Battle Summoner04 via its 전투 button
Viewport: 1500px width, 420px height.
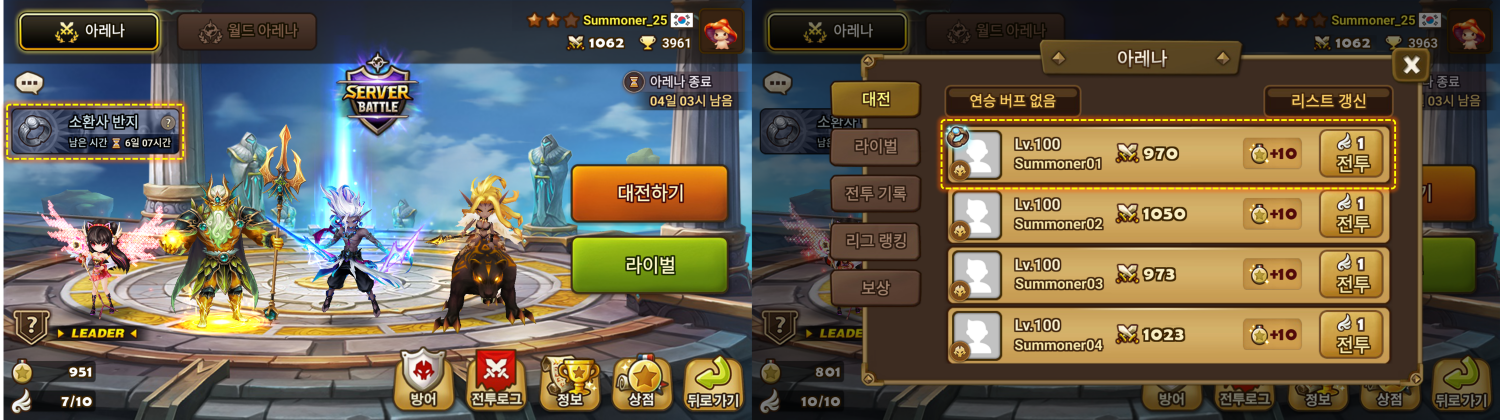click(x=1352, y=336)
